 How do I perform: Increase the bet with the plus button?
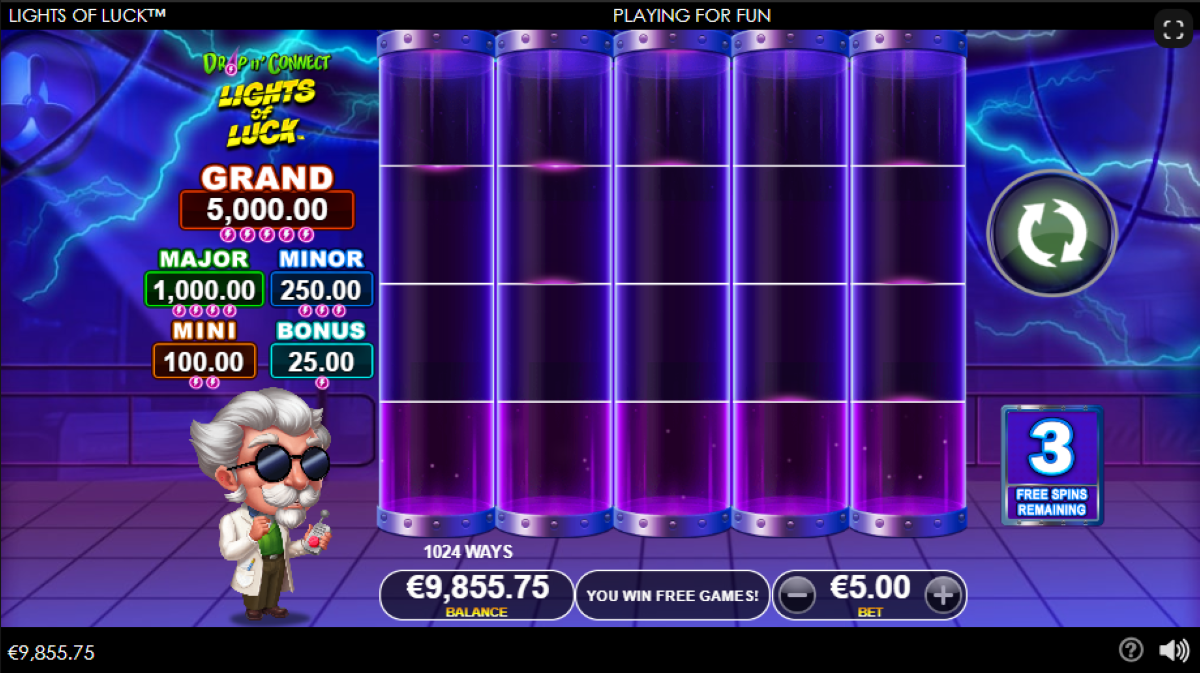coord(942,596)
